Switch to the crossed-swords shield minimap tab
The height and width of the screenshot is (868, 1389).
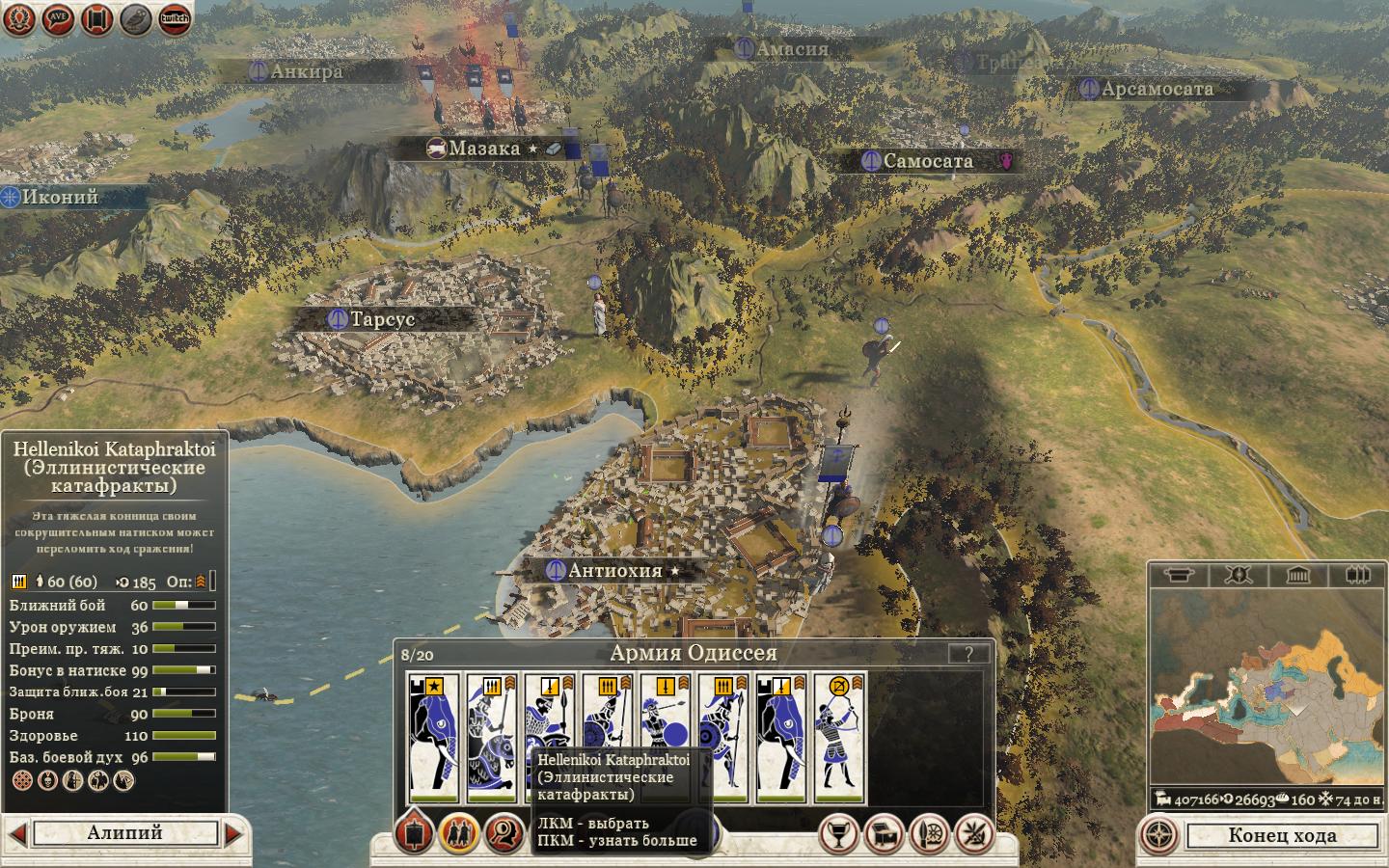(1238, 576)
